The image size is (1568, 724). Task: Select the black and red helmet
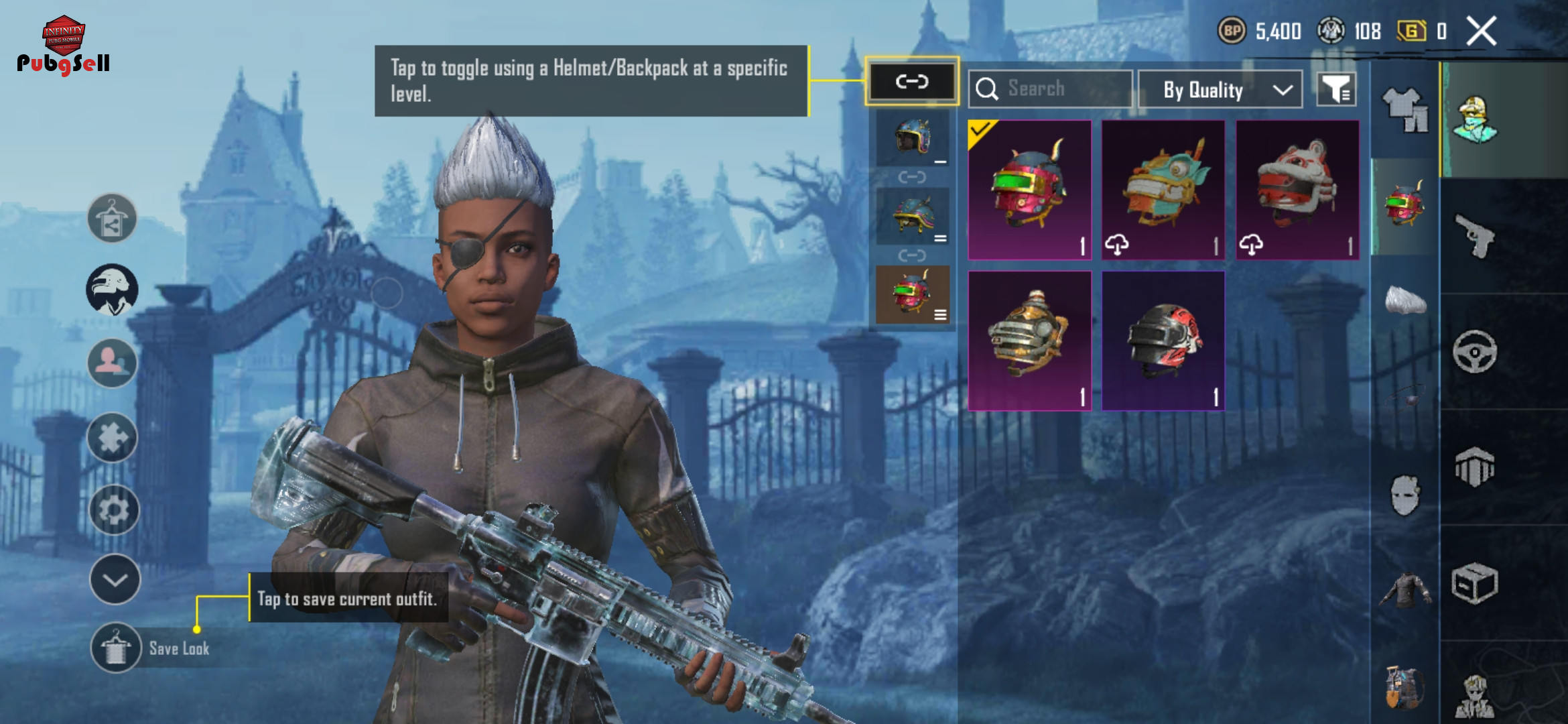click(1163, 341)
